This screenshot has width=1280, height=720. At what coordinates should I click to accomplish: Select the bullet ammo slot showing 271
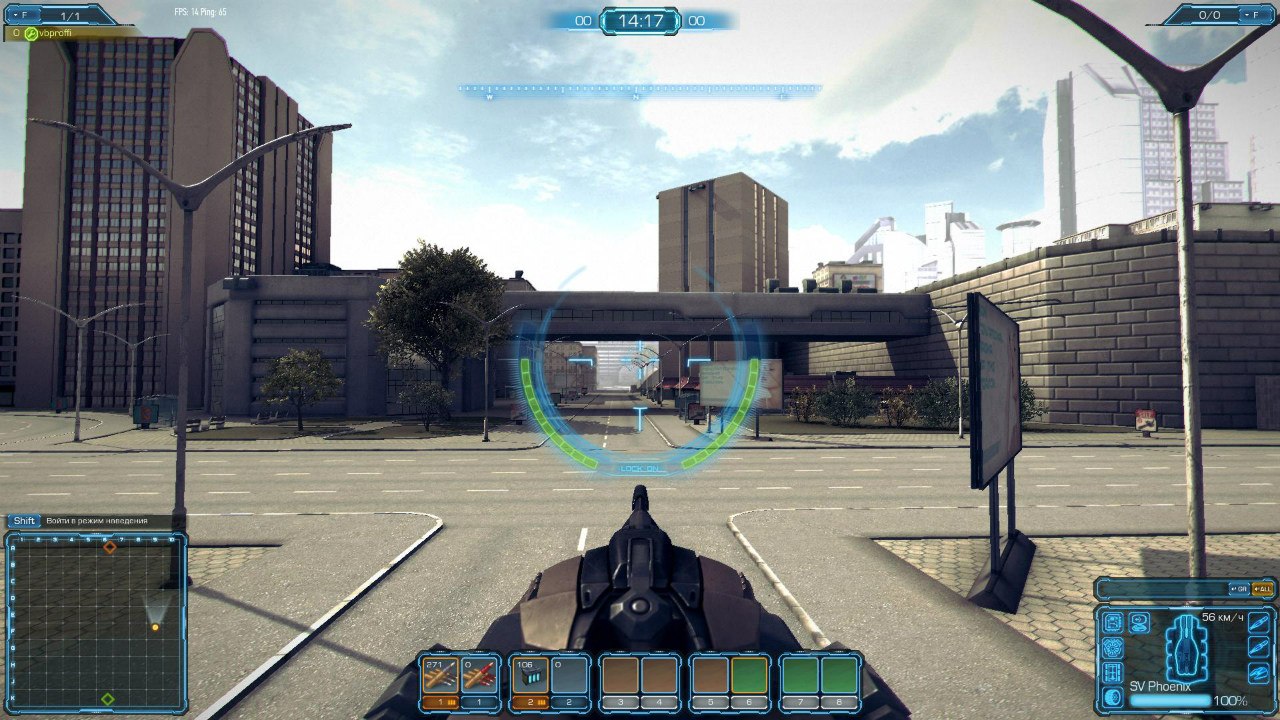[x=438, y=676]
